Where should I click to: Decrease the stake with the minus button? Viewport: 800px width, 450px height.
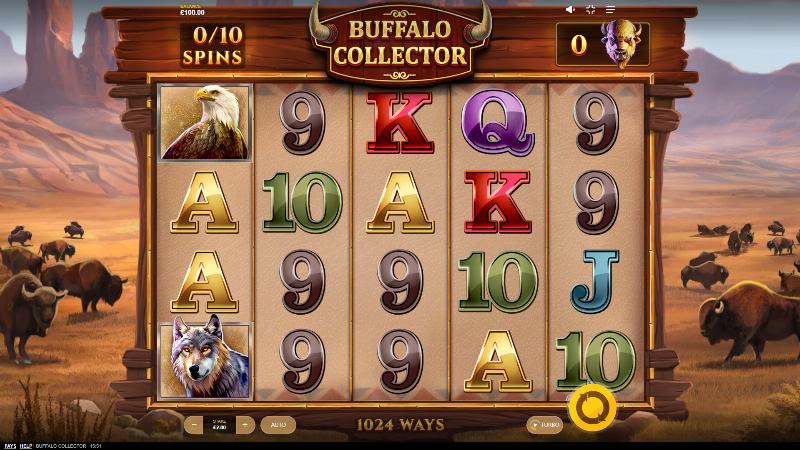195,424
